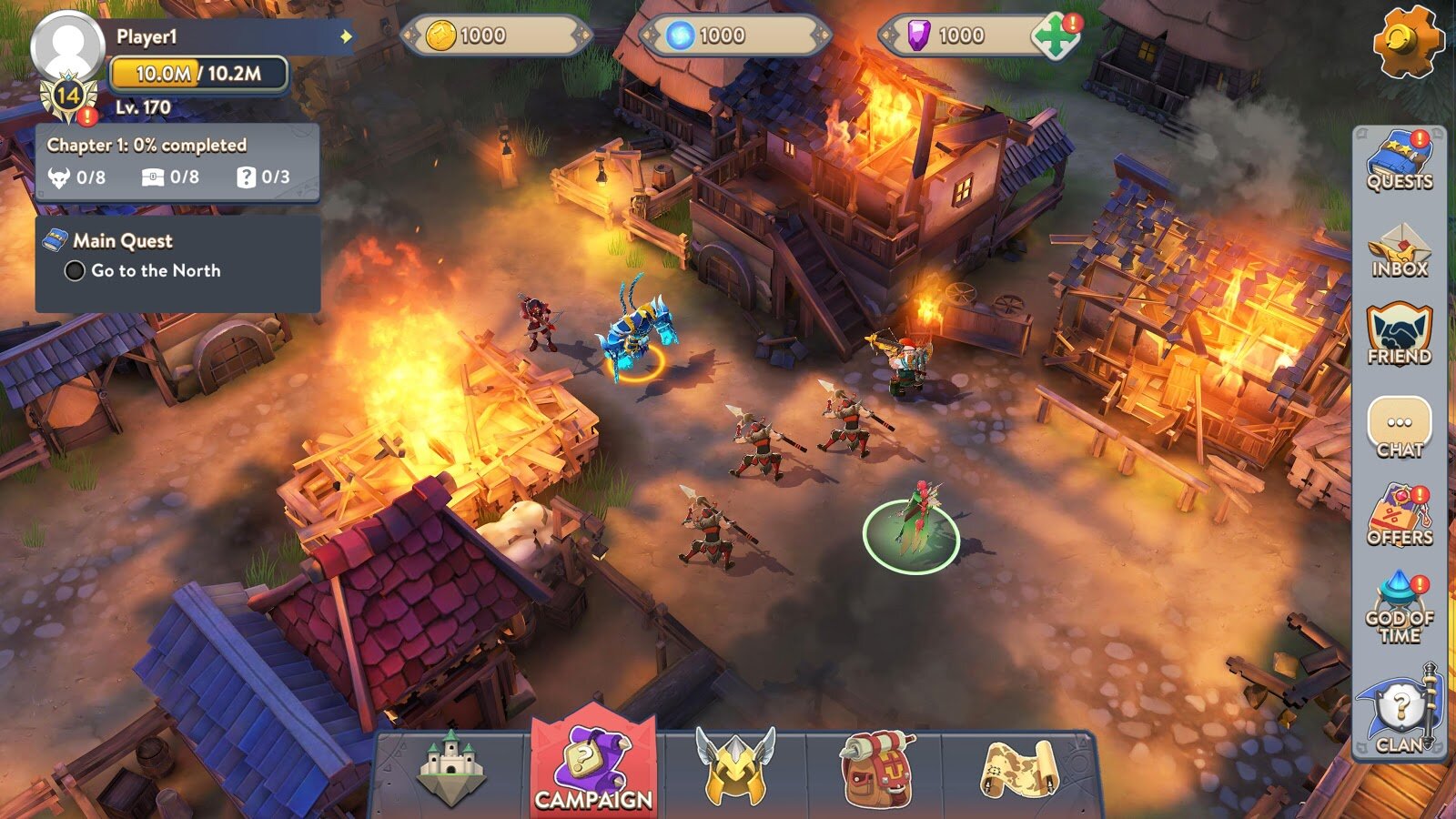Image resolution: width=1456 pixels, height=819 pixels.
Task: Open the treasure map tab
Action: point(1019,770)
